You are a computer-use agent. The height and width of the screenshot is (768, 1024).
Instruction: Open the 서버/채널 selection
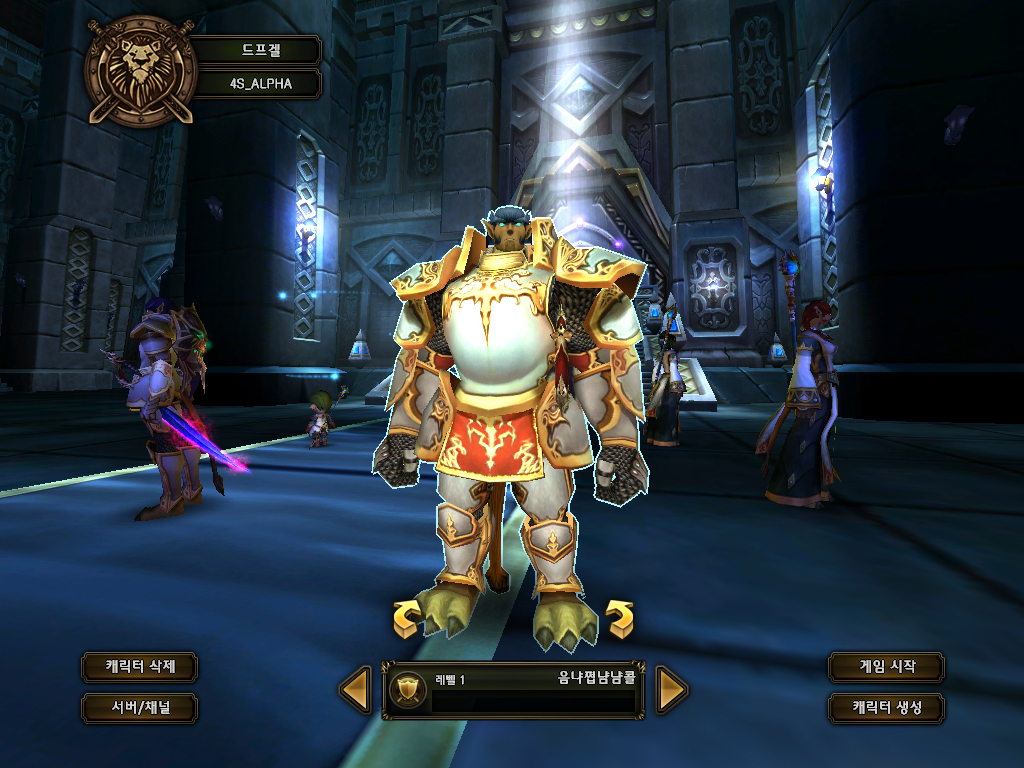tap(139, 708)
